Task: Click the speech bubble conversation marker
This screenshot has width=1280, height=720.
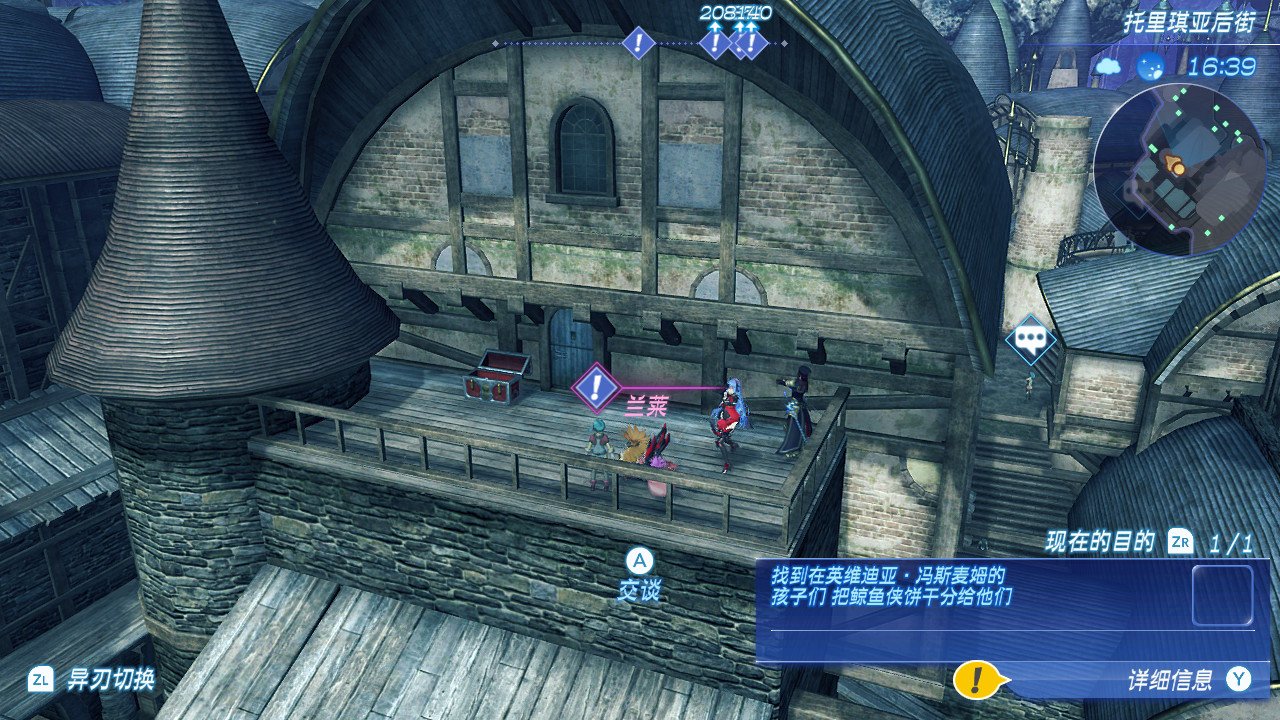Action: 1030,340
